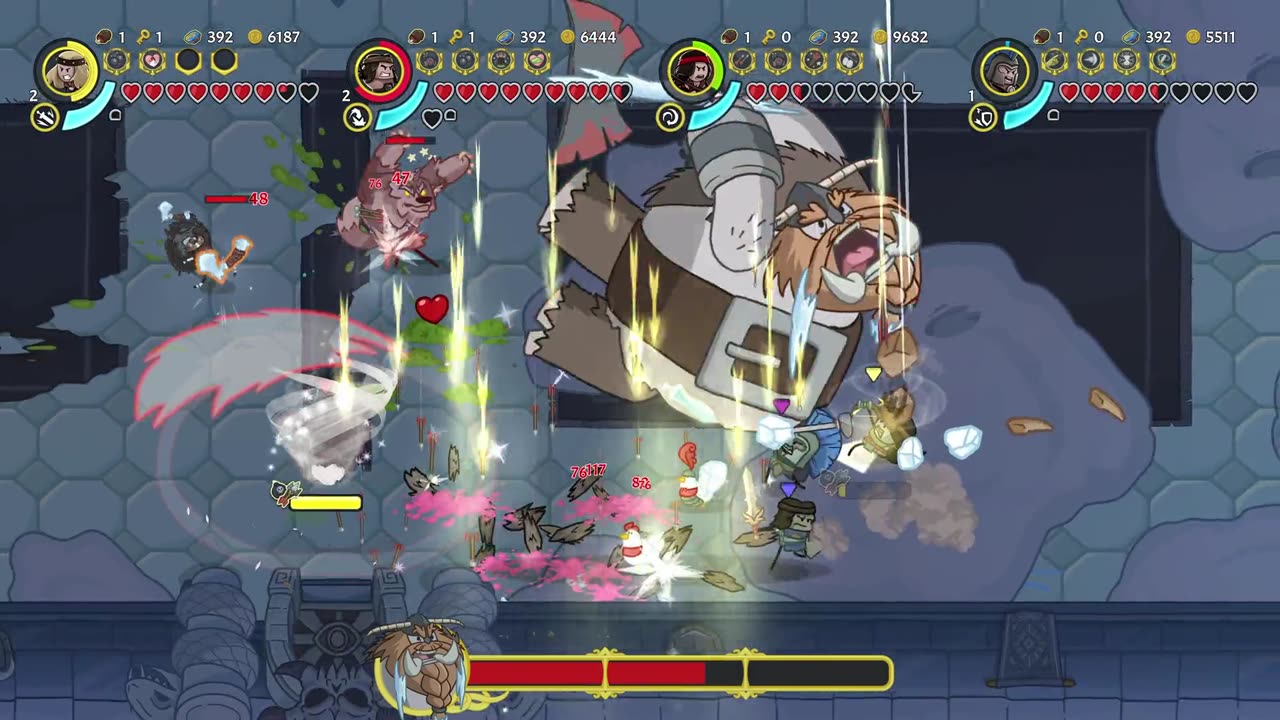The height and width of the screenshot is (720, 1280).
Task: Choose the red-headband hero portrait
Action: click(x=692, y=70)
